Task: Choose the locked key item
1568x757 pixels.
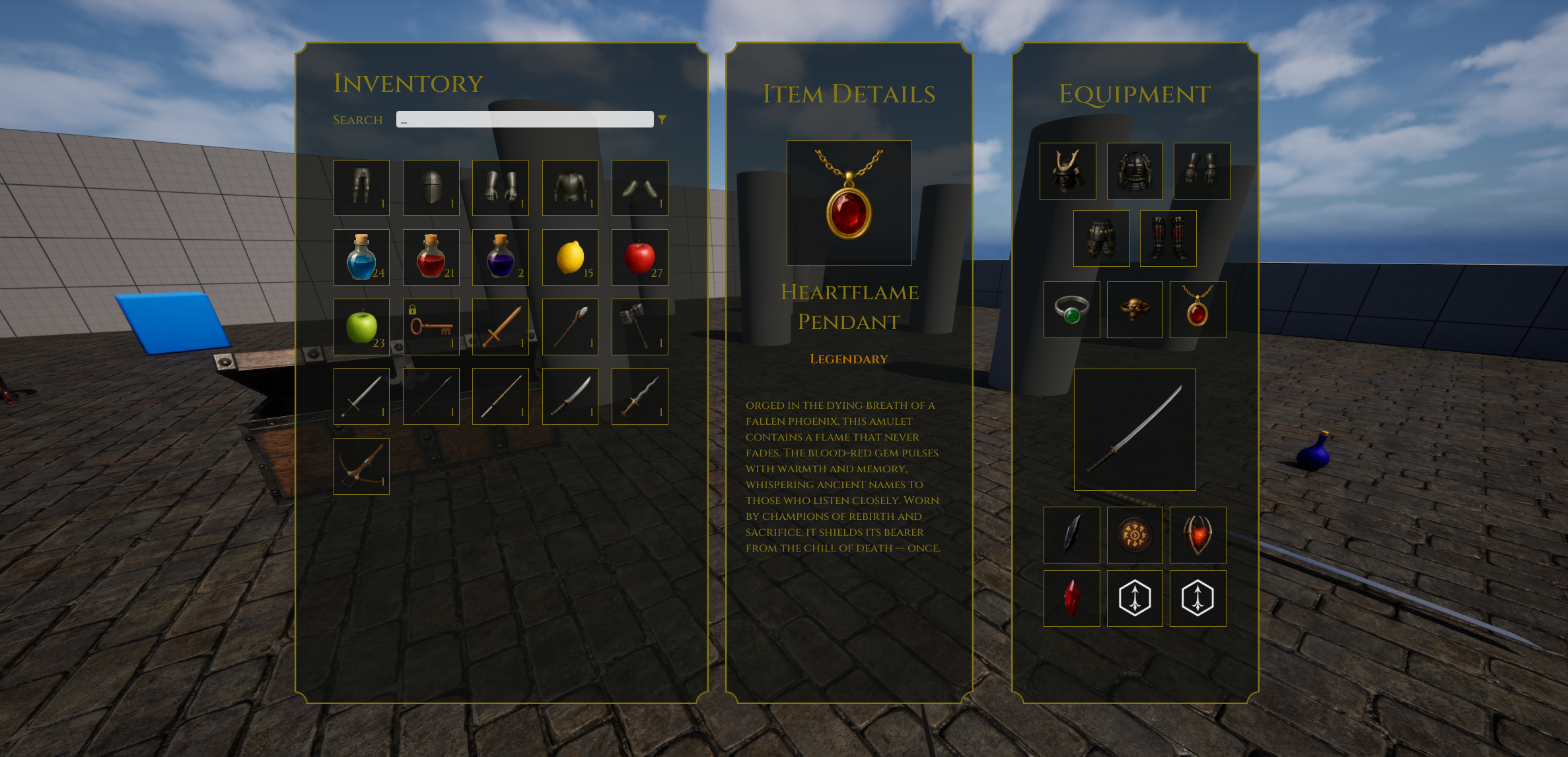Action: 431,327
